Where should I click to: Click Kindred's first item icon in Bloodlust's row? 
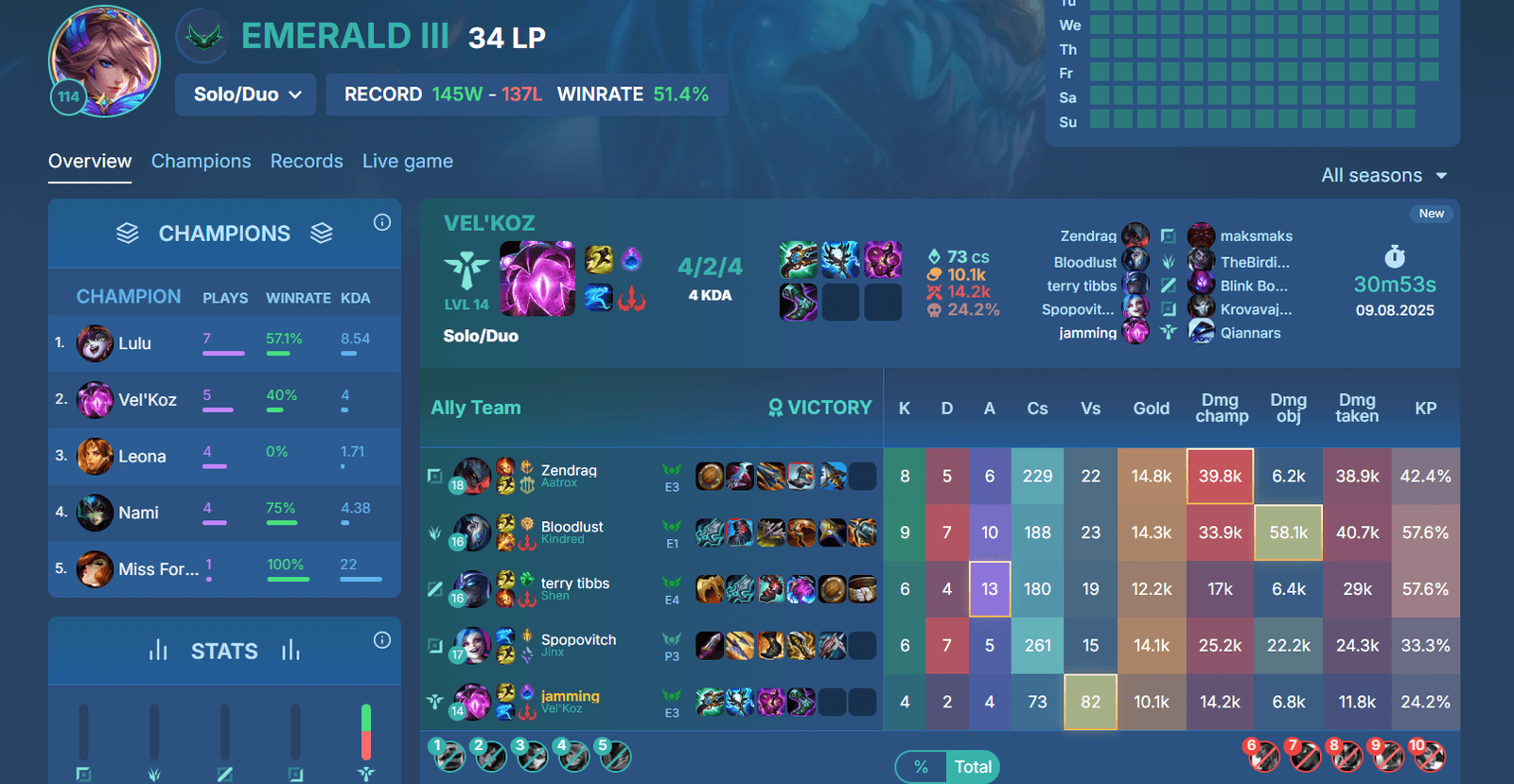[x=704, y=532]
